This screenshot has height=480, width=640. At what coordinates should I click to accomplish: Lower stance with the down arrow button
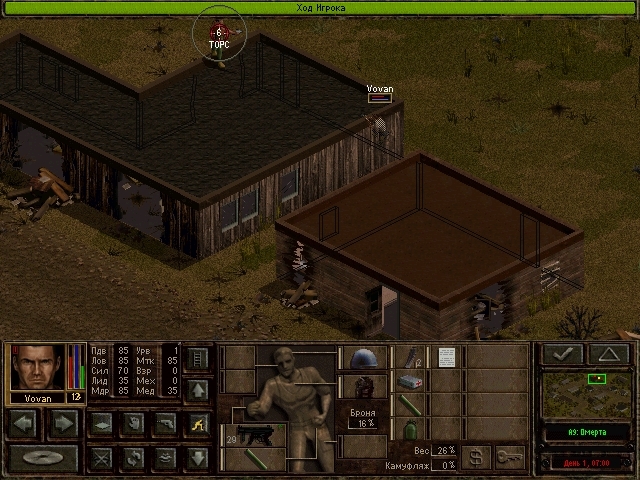pos(197,458)
